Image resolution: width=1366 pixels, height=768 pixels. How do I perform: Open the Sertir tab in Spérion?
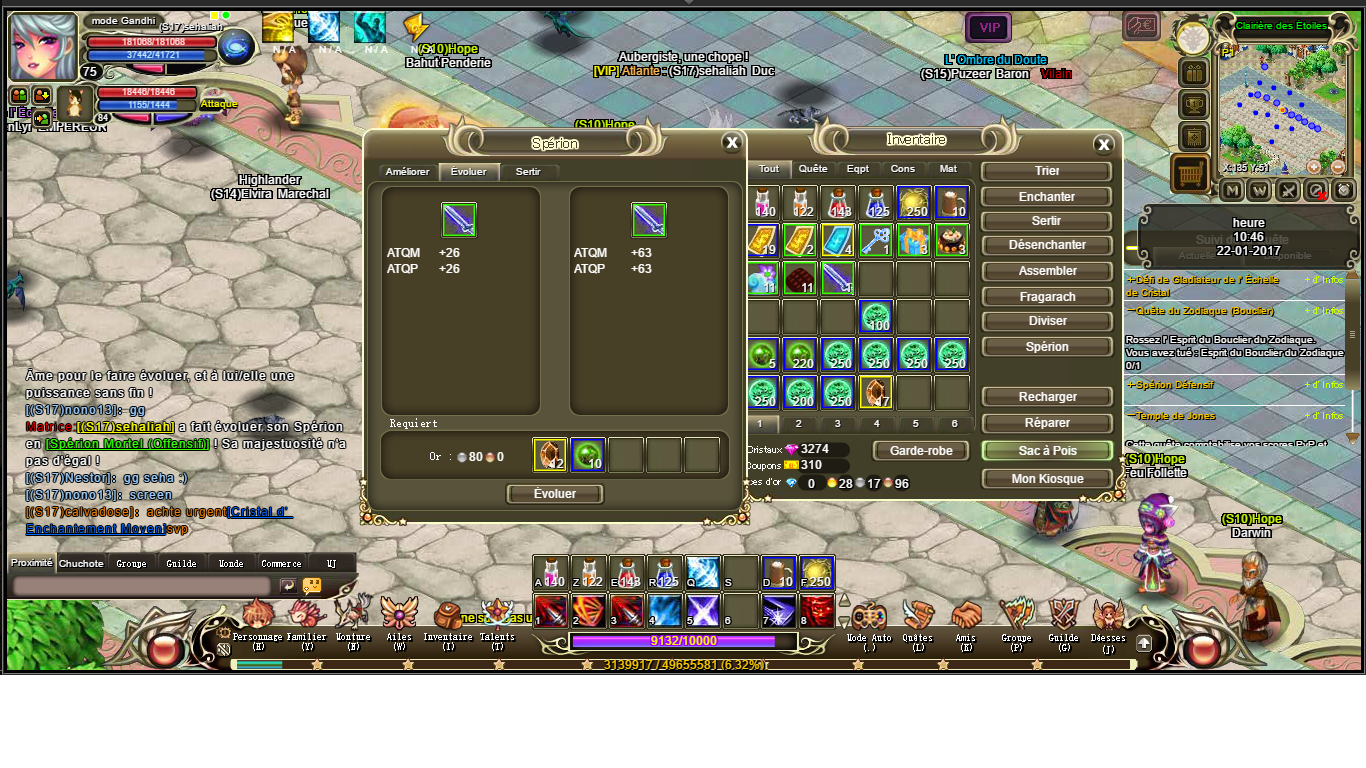coord(528,172)
